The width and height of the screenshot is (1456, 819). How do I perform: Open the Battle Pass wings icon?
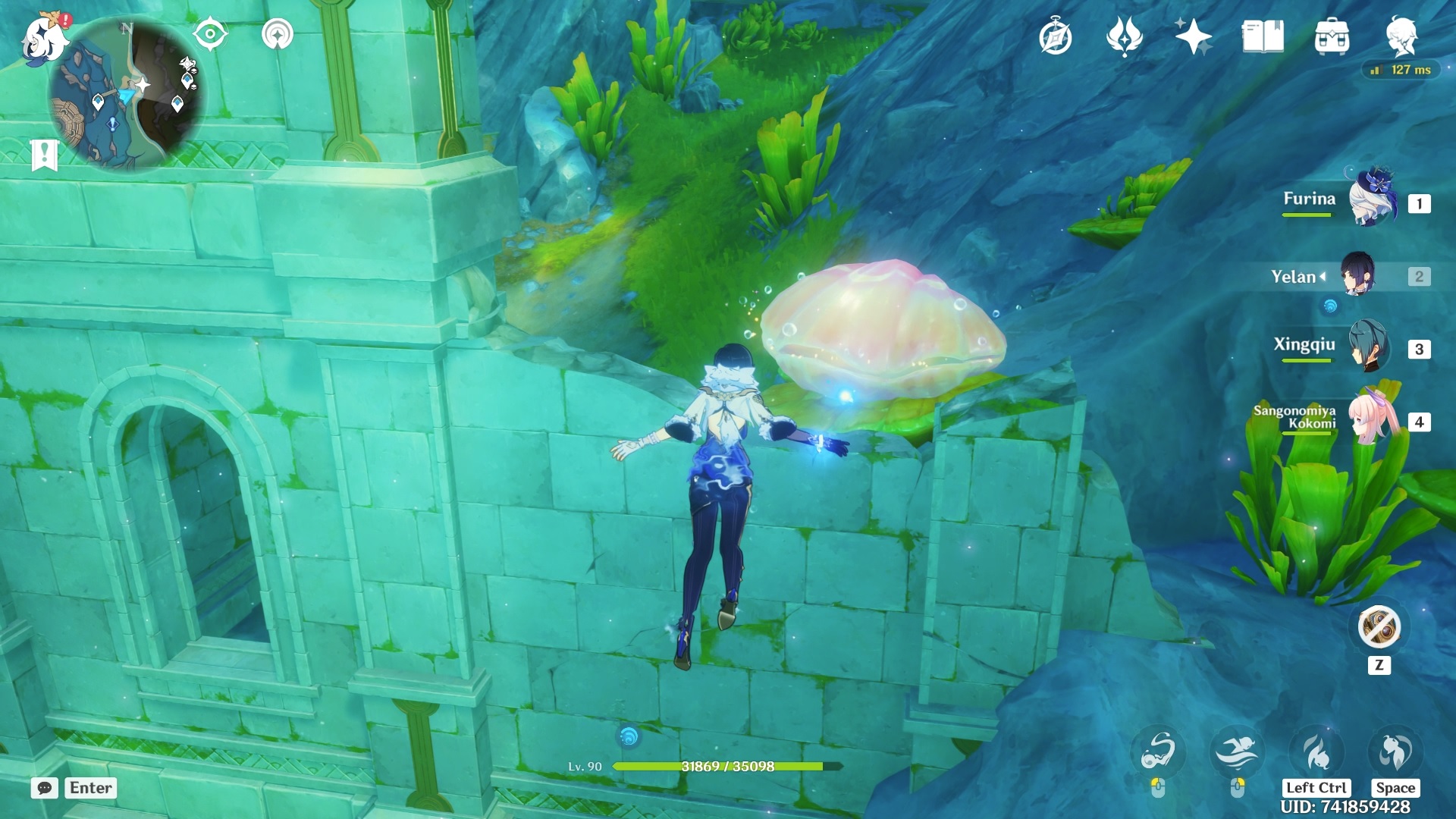pos(1125,33)
